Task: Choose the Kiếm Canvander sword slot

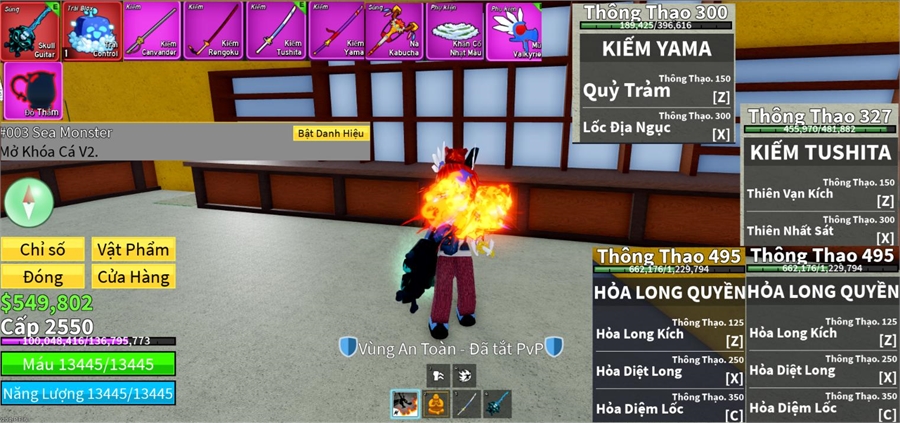Action: (x=152, y=30)
